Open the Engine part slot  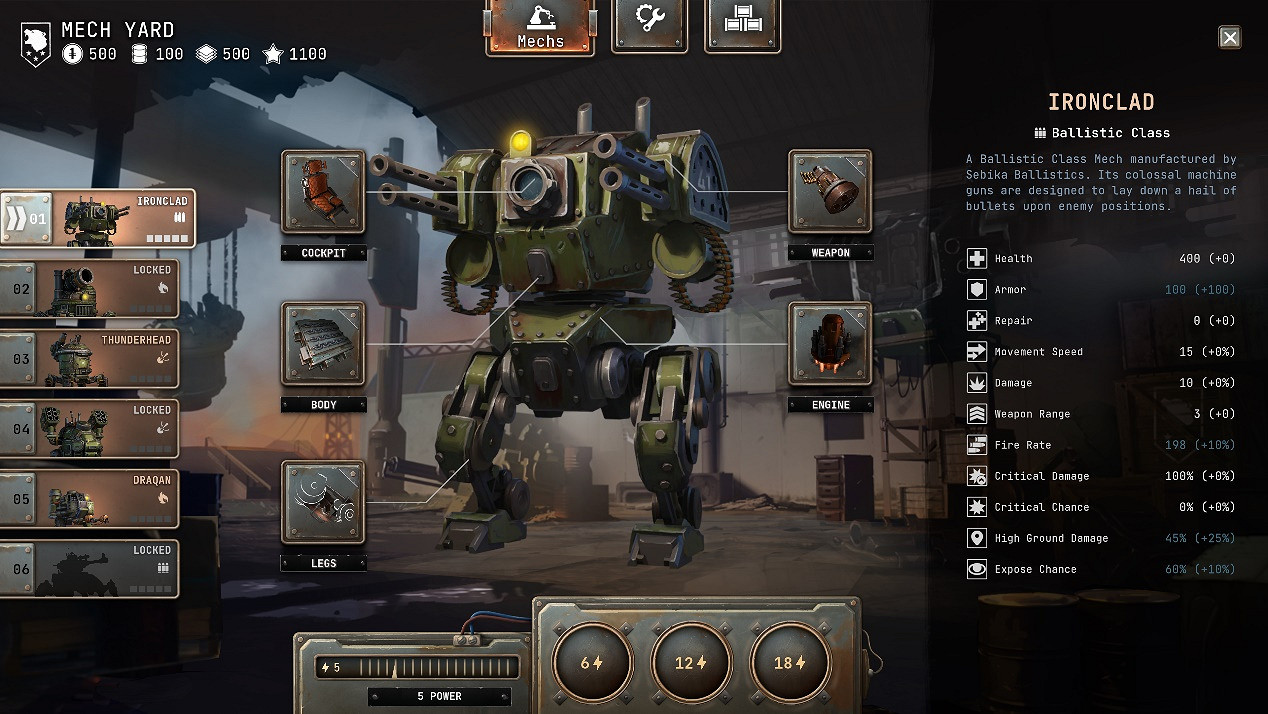(830, 344)
